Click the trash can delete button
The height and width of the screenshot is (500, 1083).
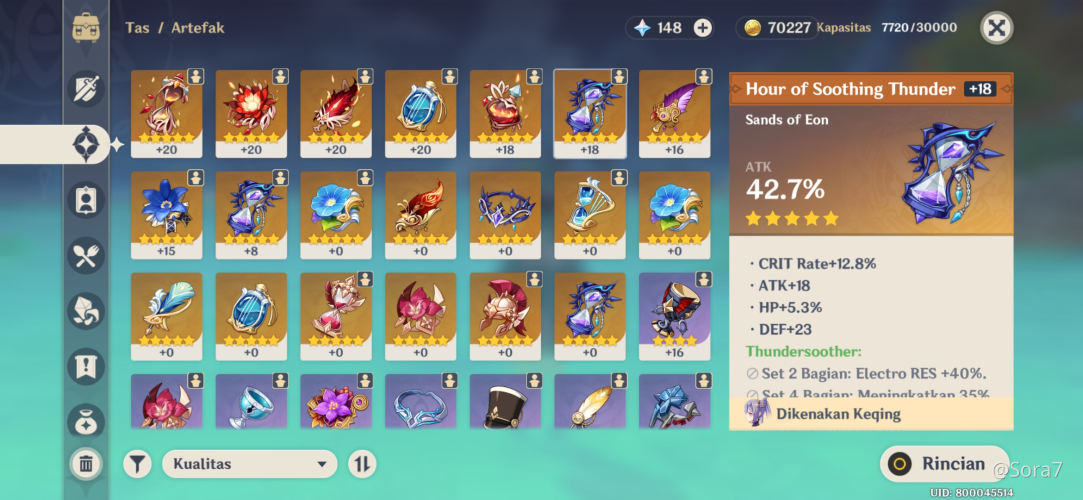(x=86, y=463)
